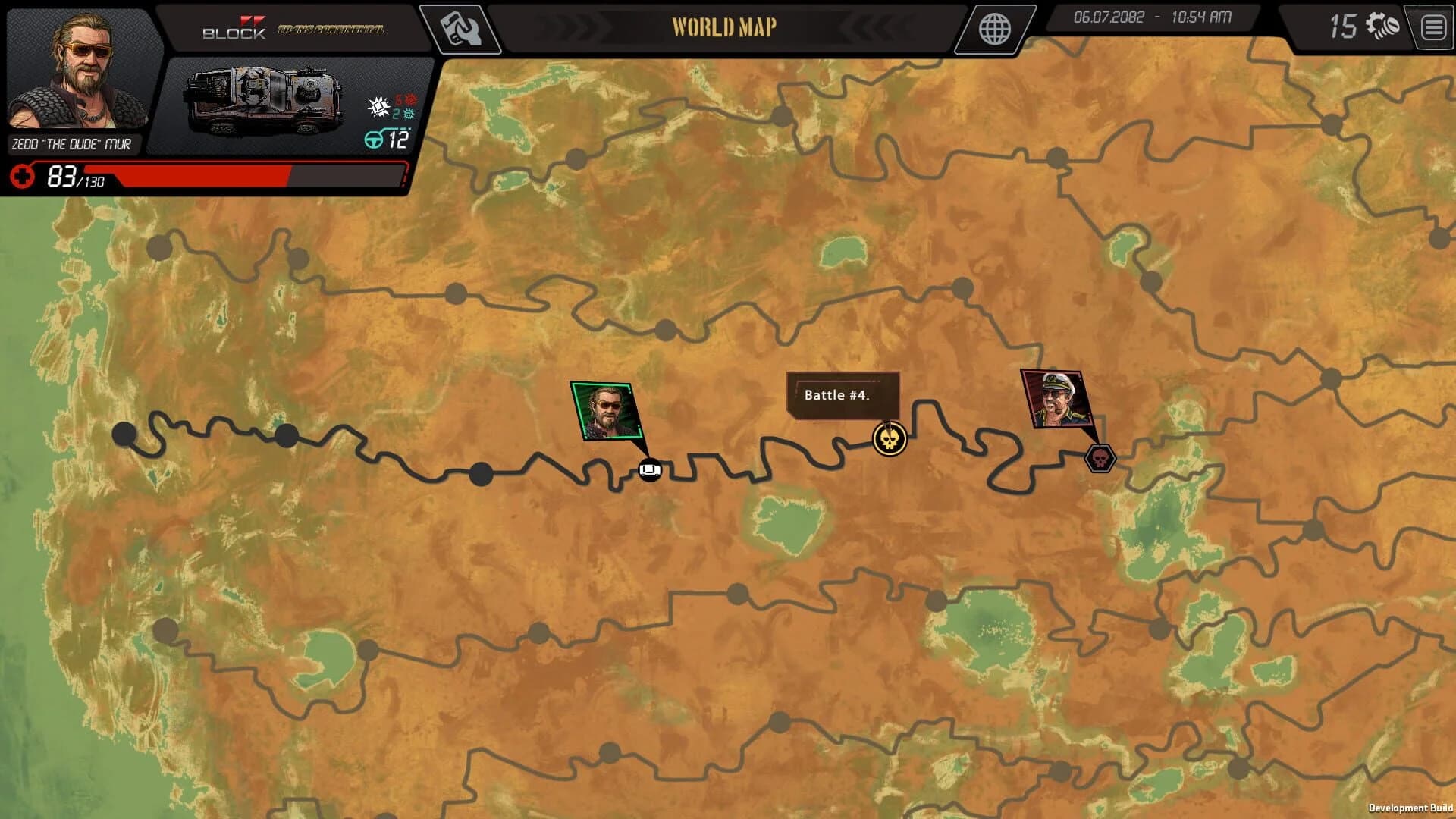Open the Battle #4 tooltip banner
Viewport: 1456px width, 819px height.
(843, 395)
